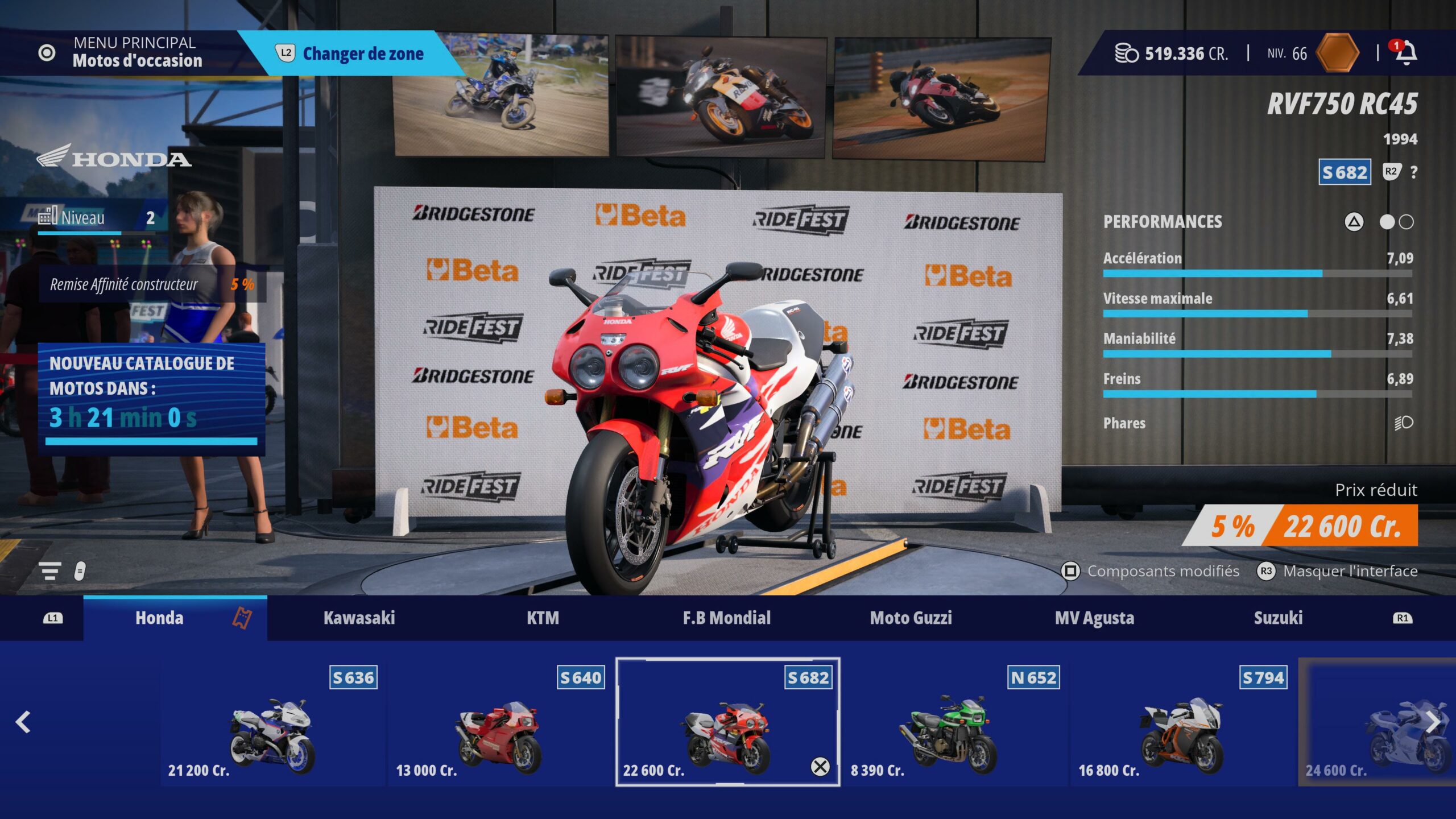Screen dimensions: 1456x819
Task: Switch to the MV Agusta tab
Action: [x=1094, y=618]
